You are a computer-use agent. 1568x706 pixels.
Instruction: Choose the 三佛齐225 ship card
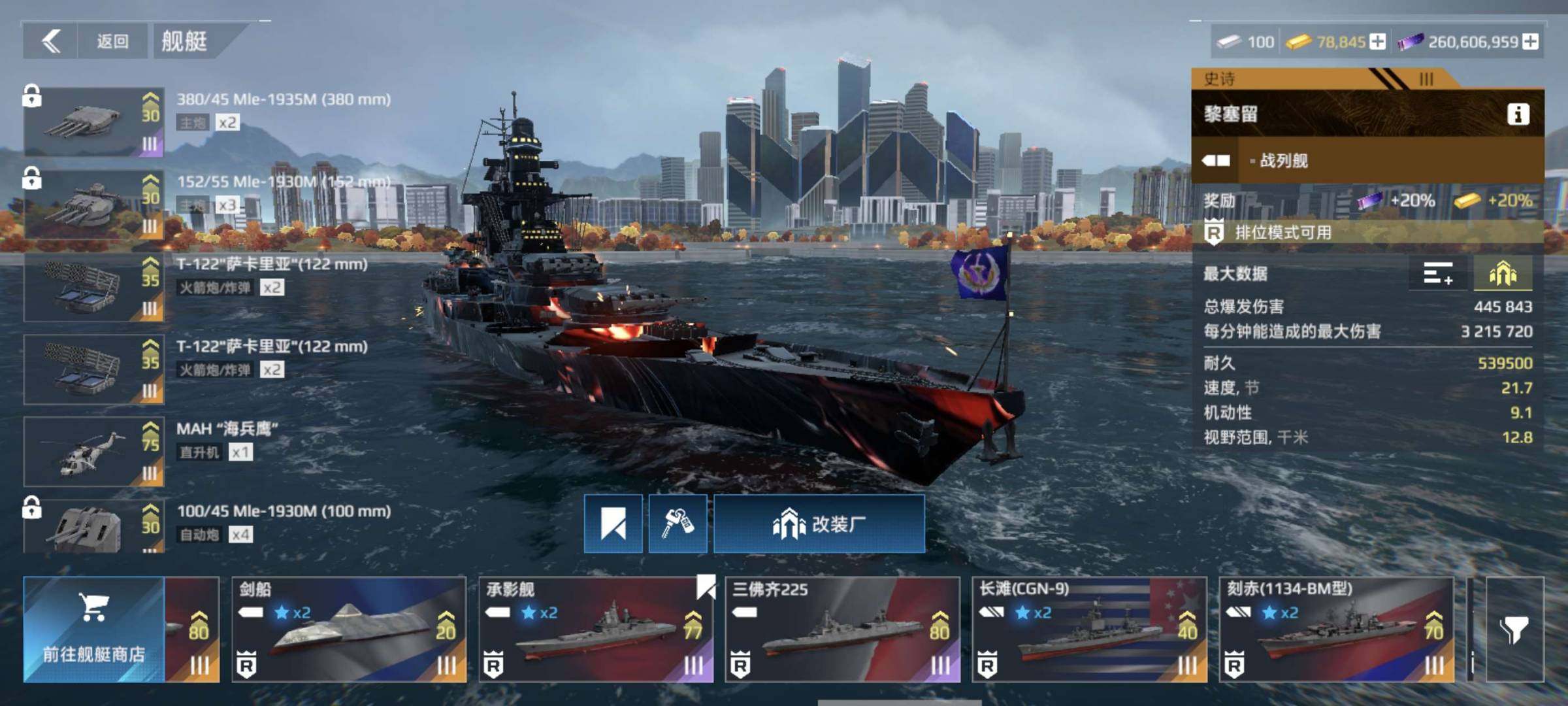[x=842, y=630]
